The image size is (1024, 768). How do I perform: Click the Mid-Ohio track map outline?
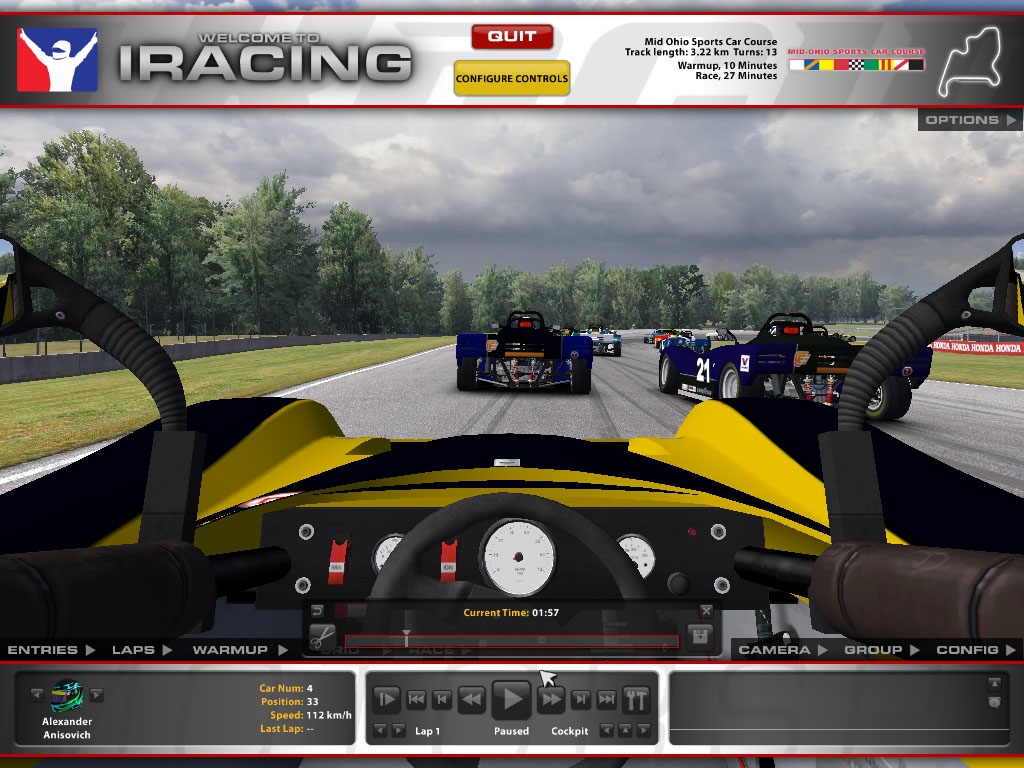pos(965,64)
